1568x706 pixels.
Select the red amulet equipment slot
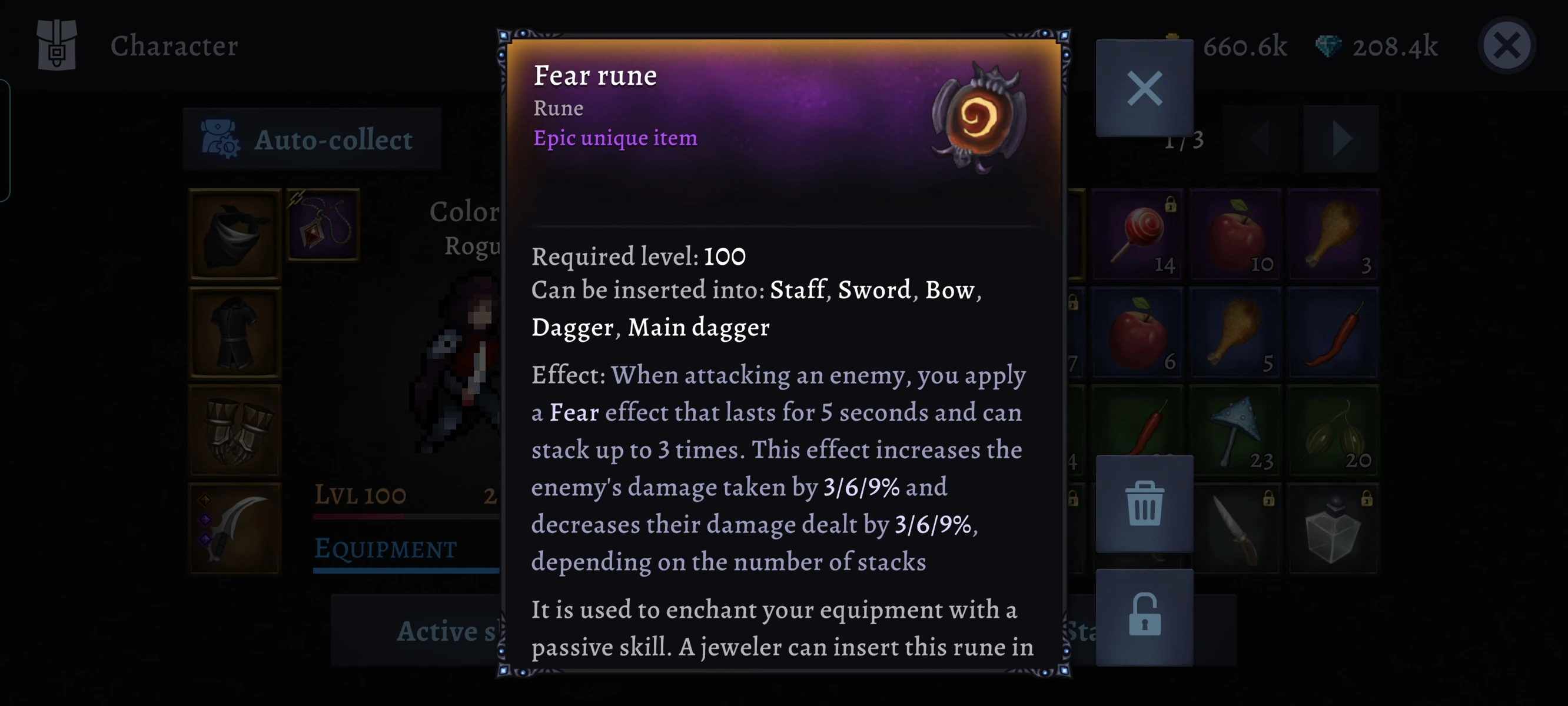[323, 225]
